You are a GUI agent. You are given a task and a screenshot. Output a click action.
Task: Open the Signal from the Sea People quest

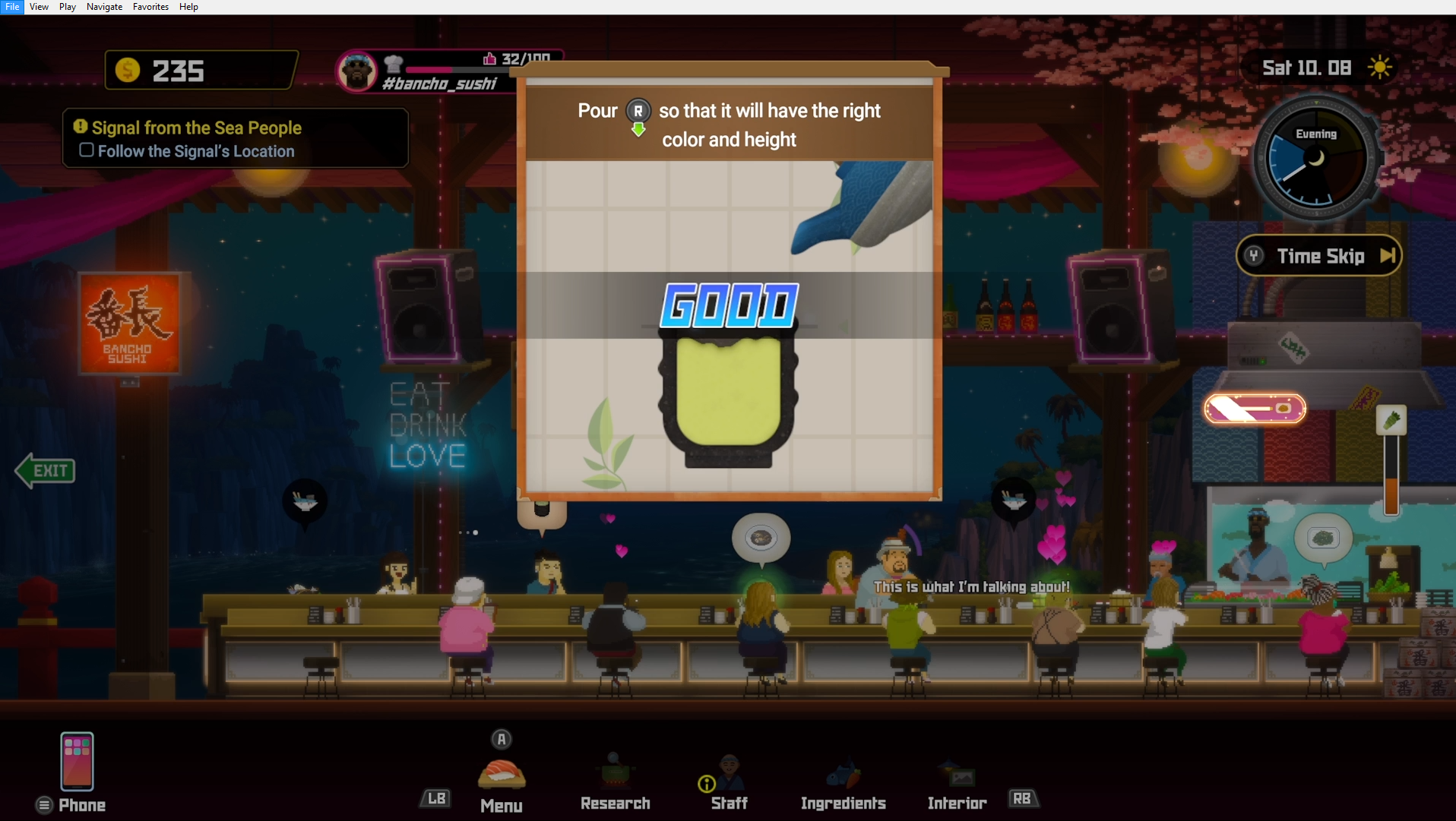click(x=197, y=128)
